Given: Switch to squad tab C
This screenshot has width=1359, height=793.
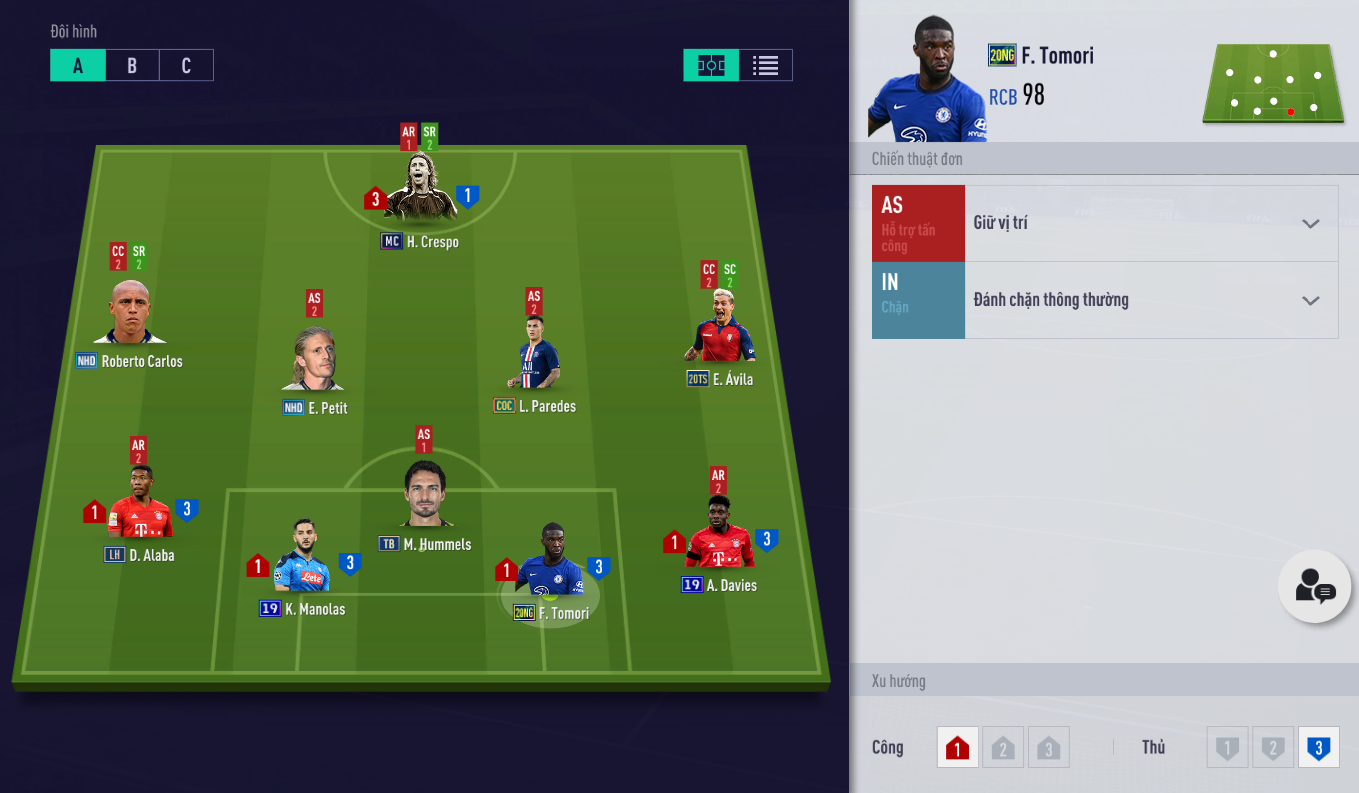Looking at the screenshot, I should point(186,66).
